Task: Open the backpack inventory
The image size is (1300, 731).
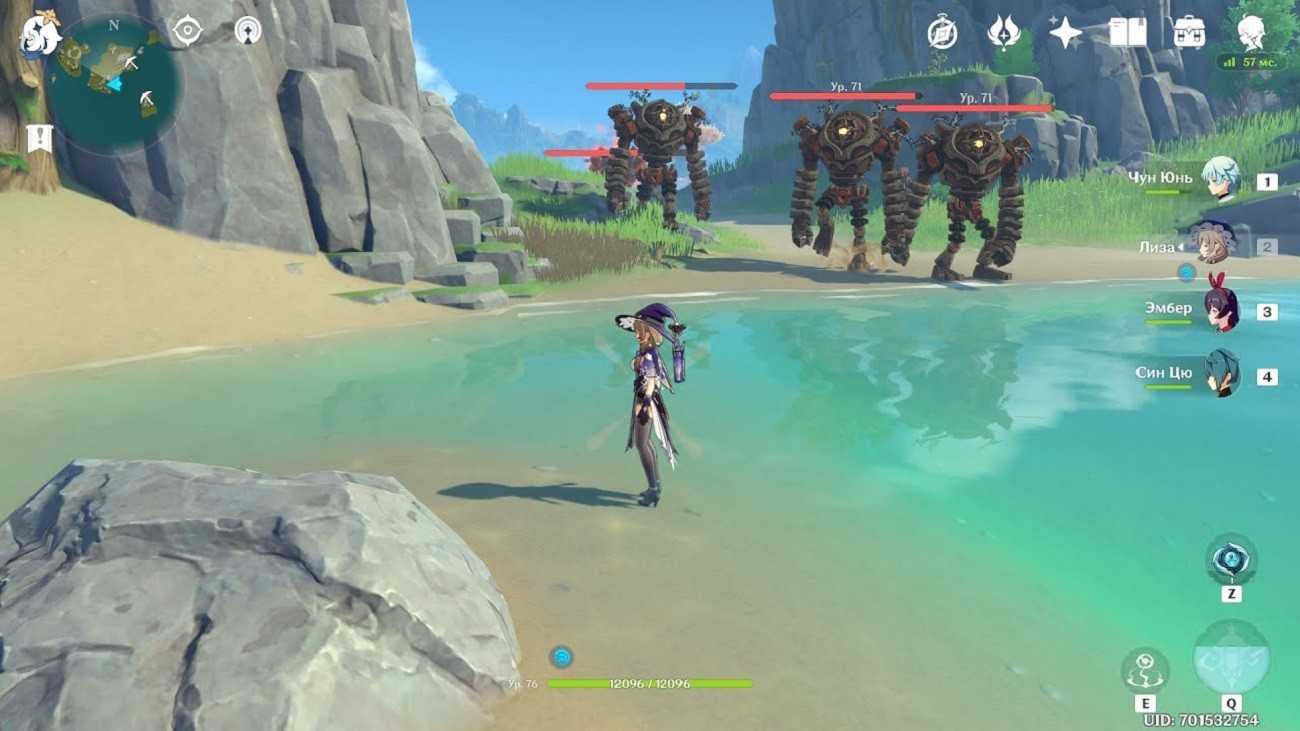Action: tap(1189, 33)
